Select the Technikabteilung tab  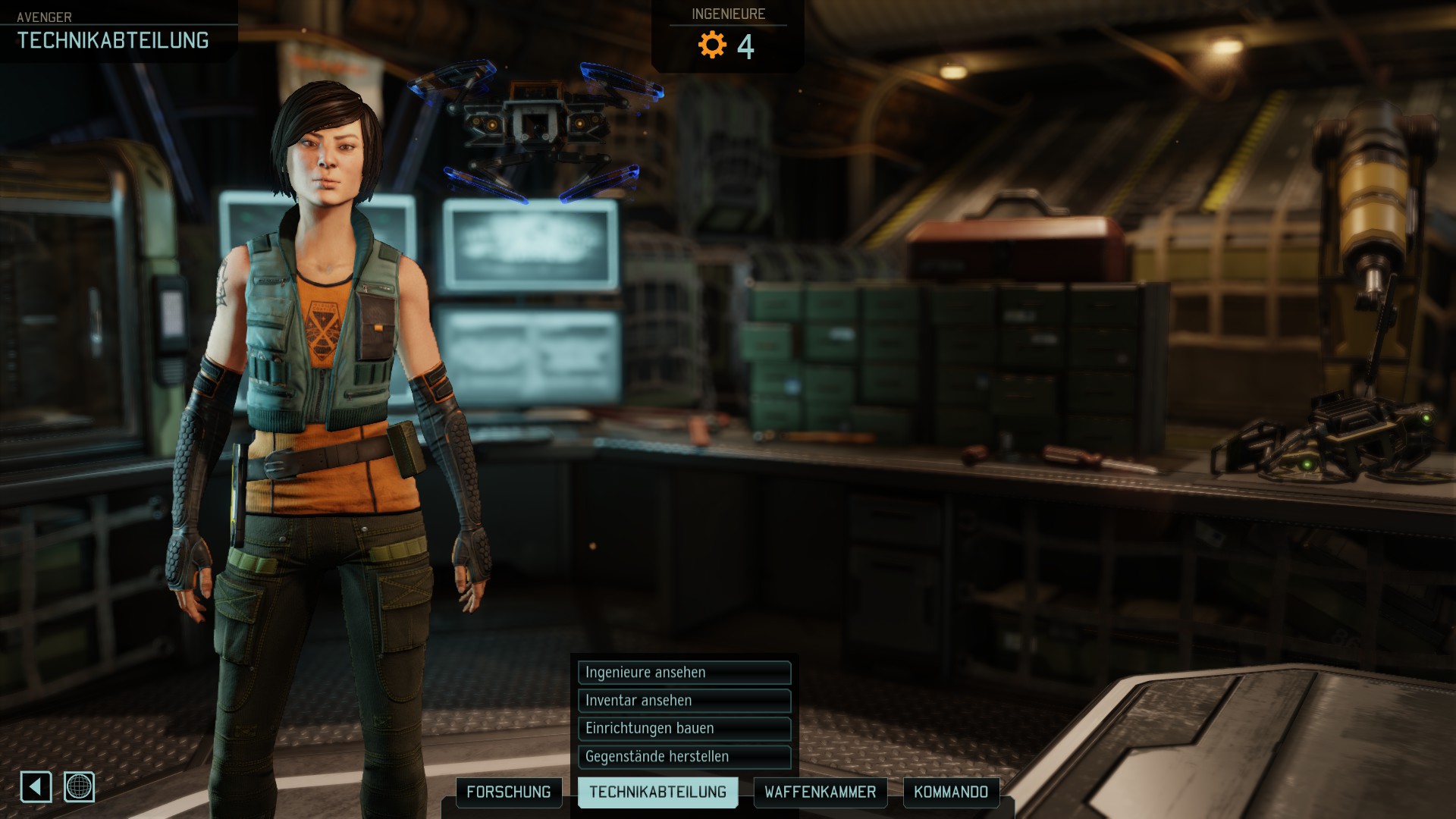click(x=657, y=792)
